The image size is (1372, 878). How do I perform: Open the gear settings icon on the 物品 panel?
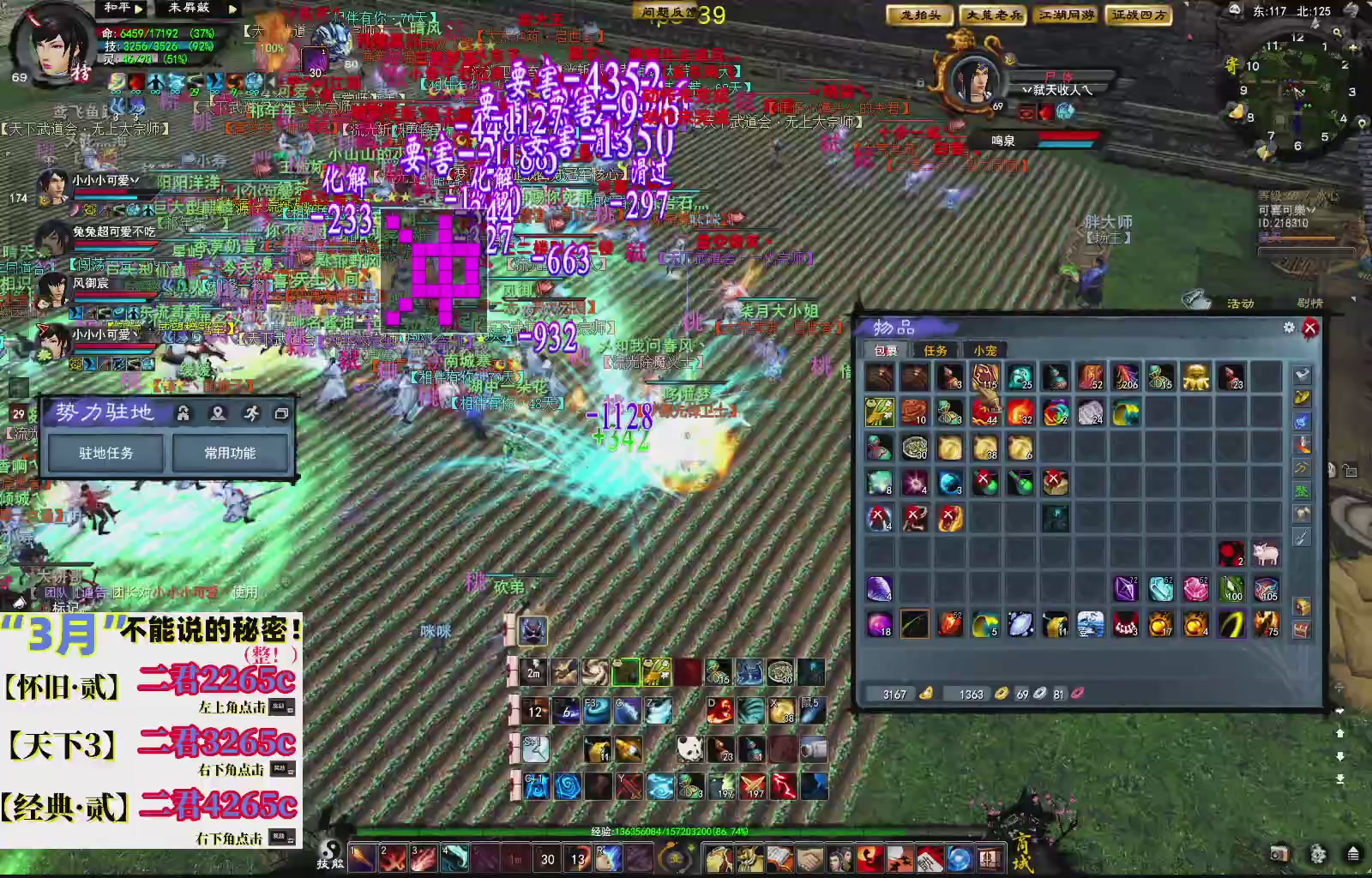pos(1288,328)
